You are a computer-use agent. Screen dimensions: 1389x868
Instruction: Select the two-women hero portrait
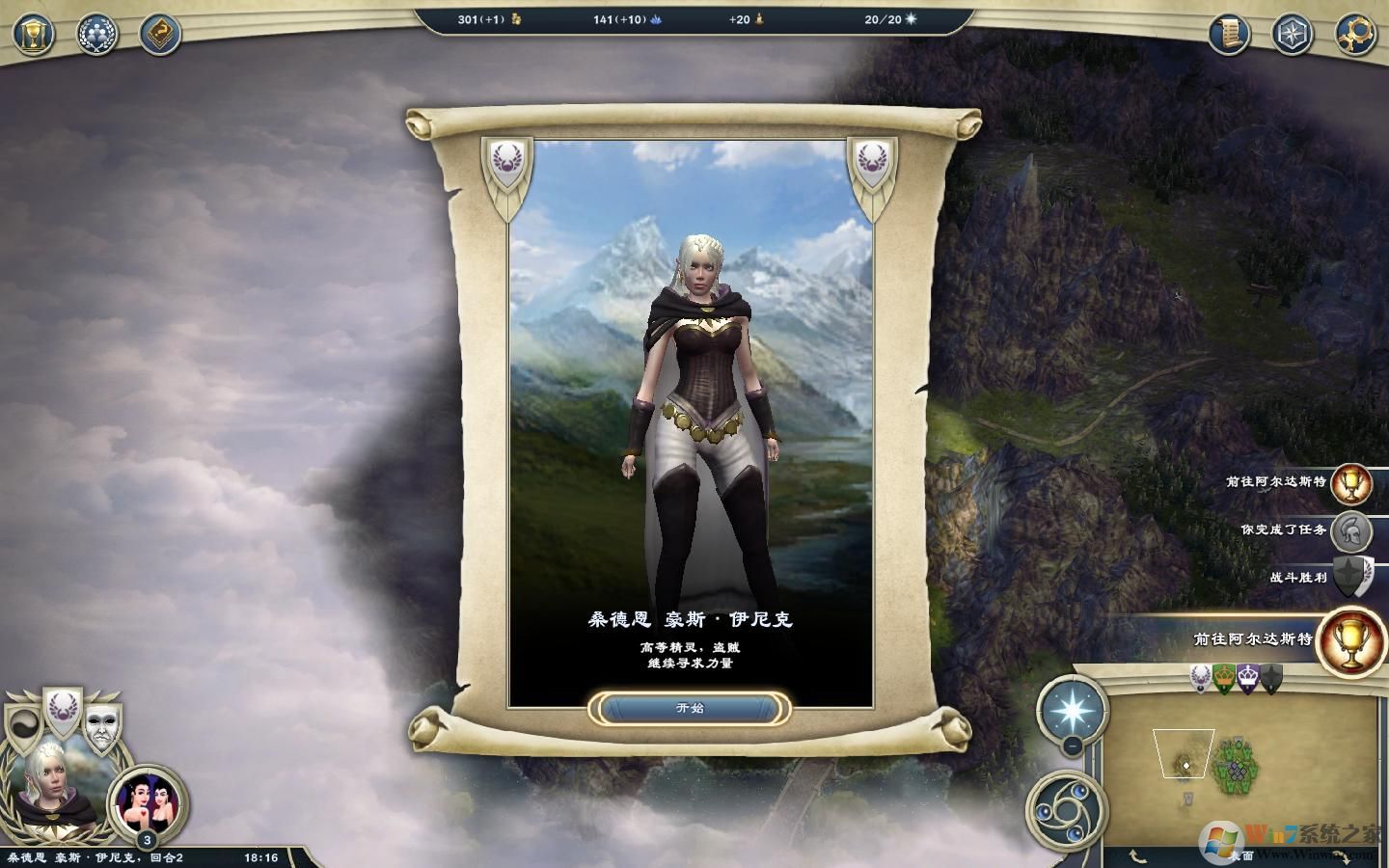pyautogui.click(x=148, y=801)
